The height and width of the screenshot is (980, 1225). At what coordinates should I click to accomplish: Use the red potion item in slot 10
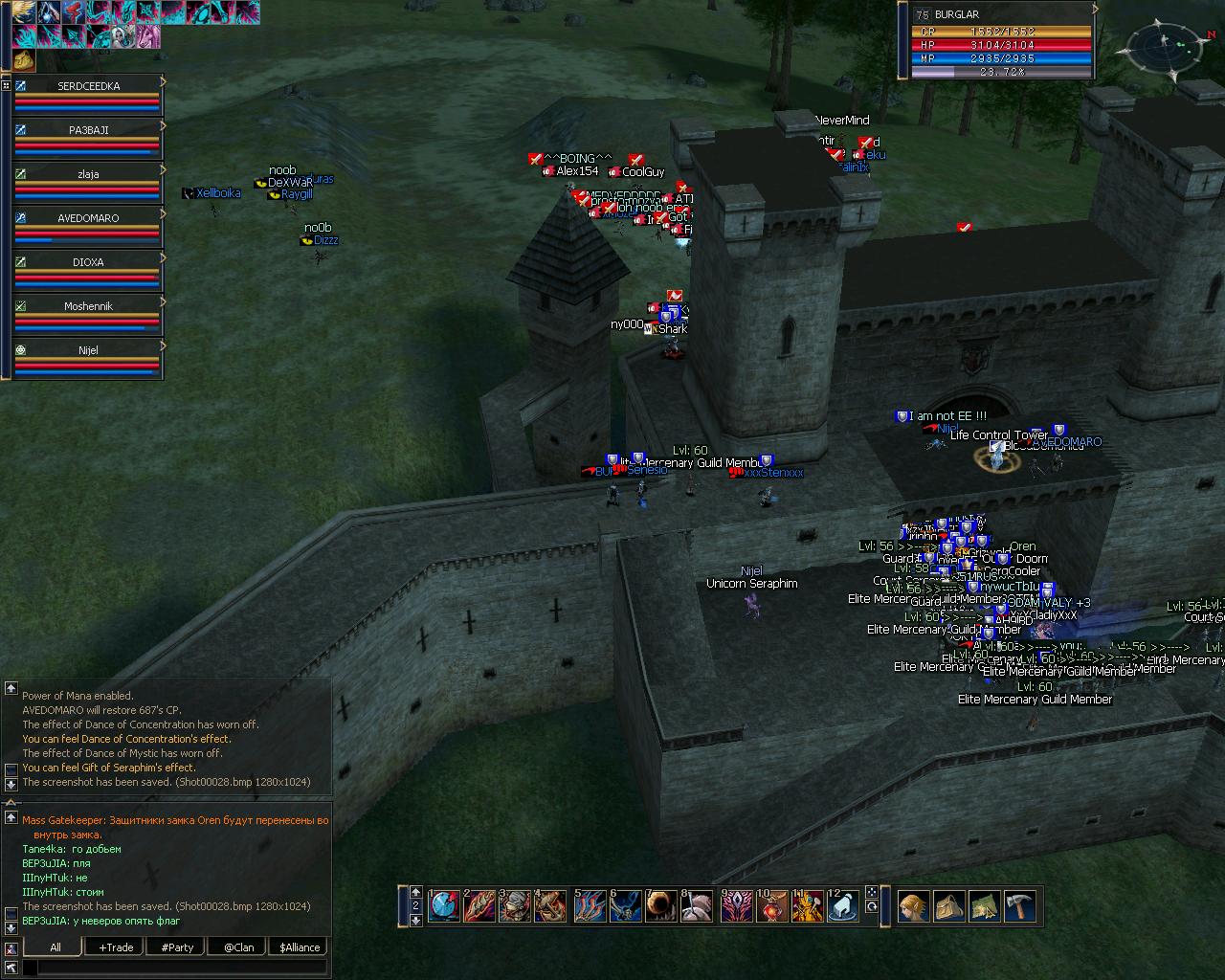771,905
